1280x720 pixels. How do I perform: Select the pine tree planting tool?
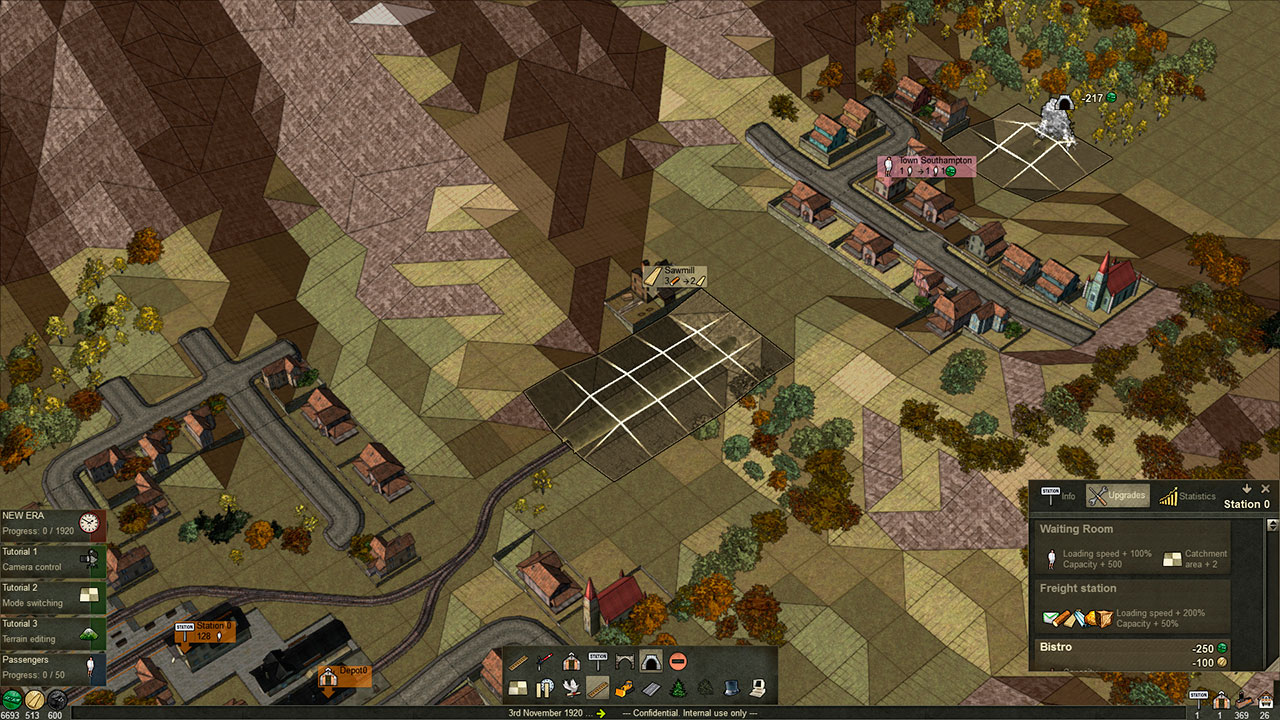[x=677, y=687]
